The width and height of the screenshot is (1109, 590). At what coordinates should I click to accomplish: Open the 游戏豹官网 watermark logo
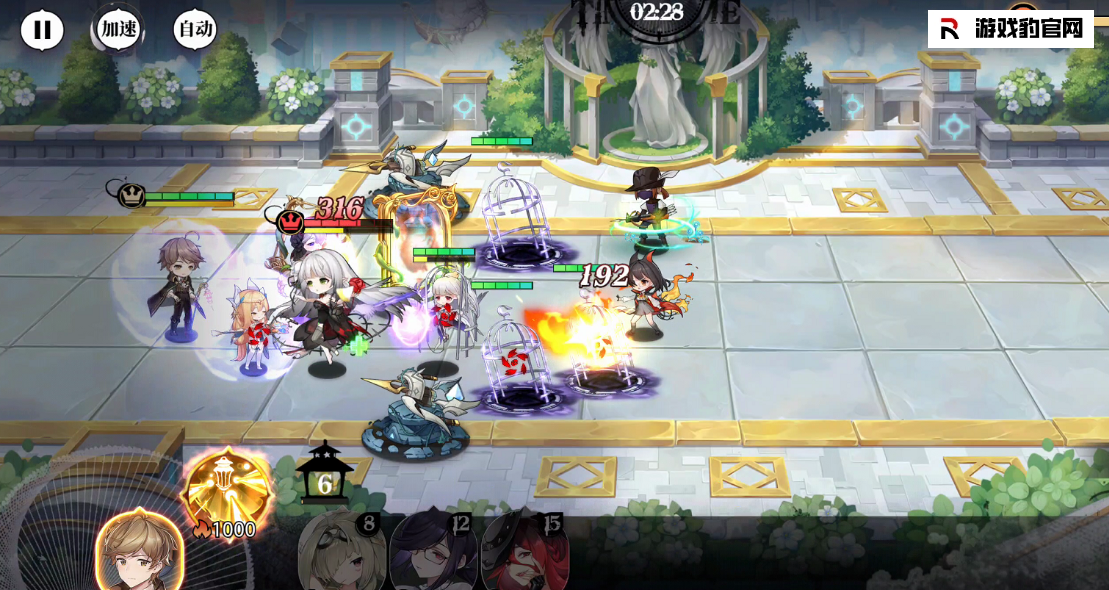coord(1010,29)
